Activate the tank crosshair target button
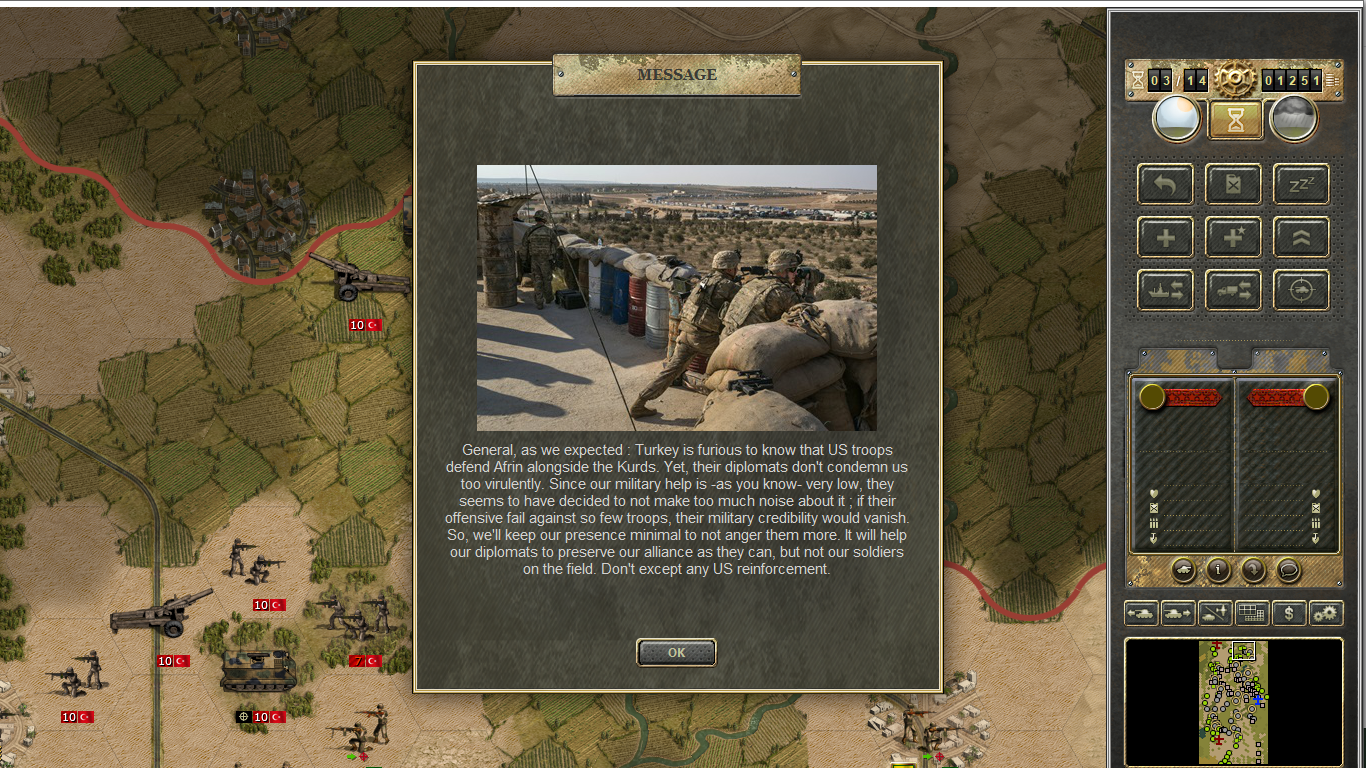This screenshot has width=1366, height=768. tap(1301, 290)
